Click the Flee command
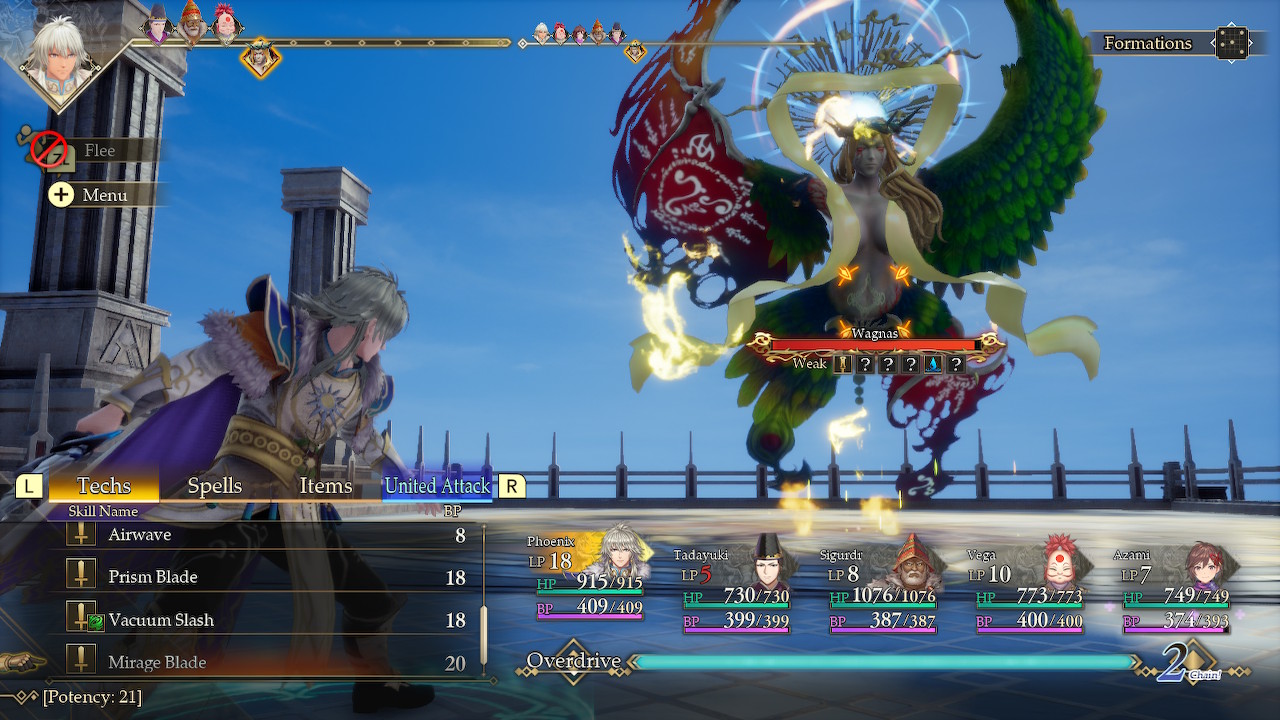 98,150
